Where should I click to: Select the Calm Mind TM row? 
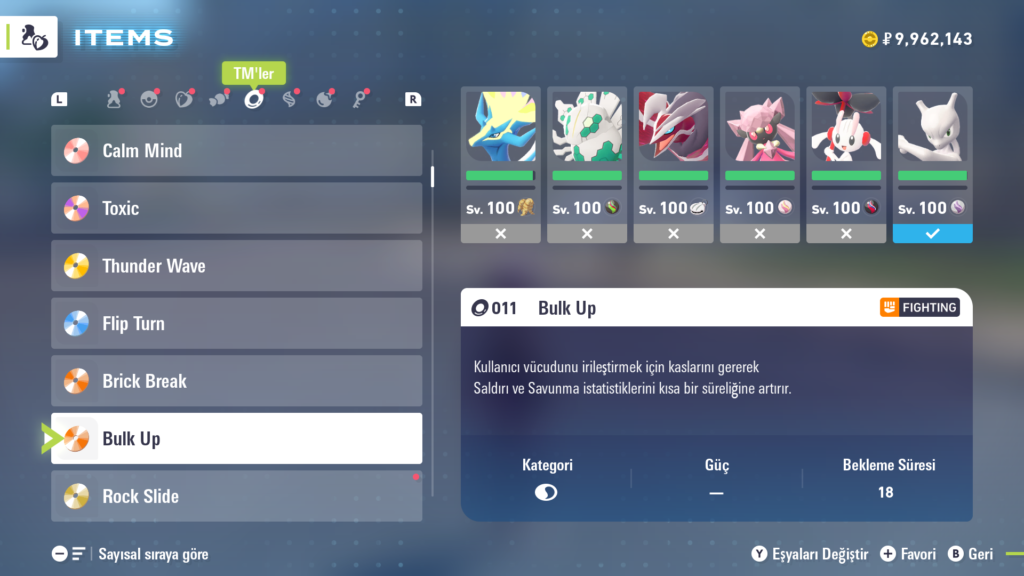pos(236,151)
